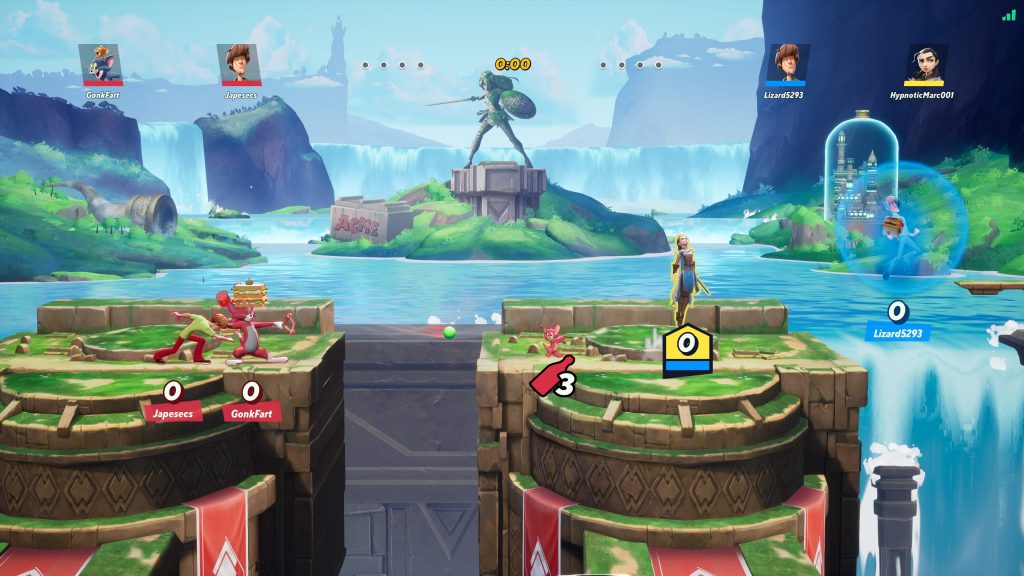The width and height of the screenshot is (1024, 576).
Task: Choose Lizard5293's player portrait
Action: [788, 65]
